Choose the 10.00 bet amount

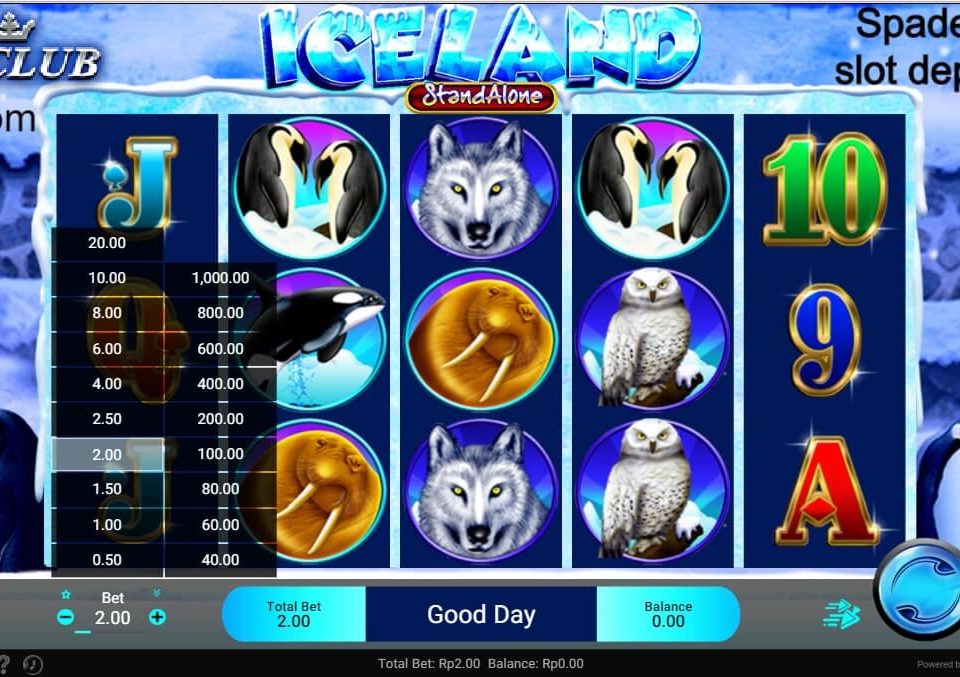[x=107, y=278]
